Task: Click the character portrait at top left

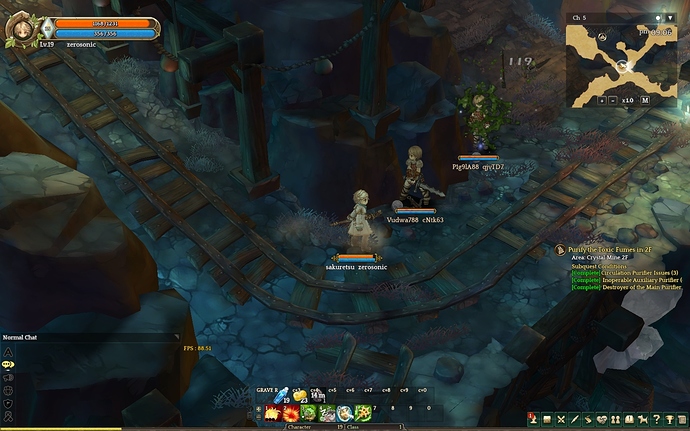Action: pyautogui.click(x=21, y=28)
